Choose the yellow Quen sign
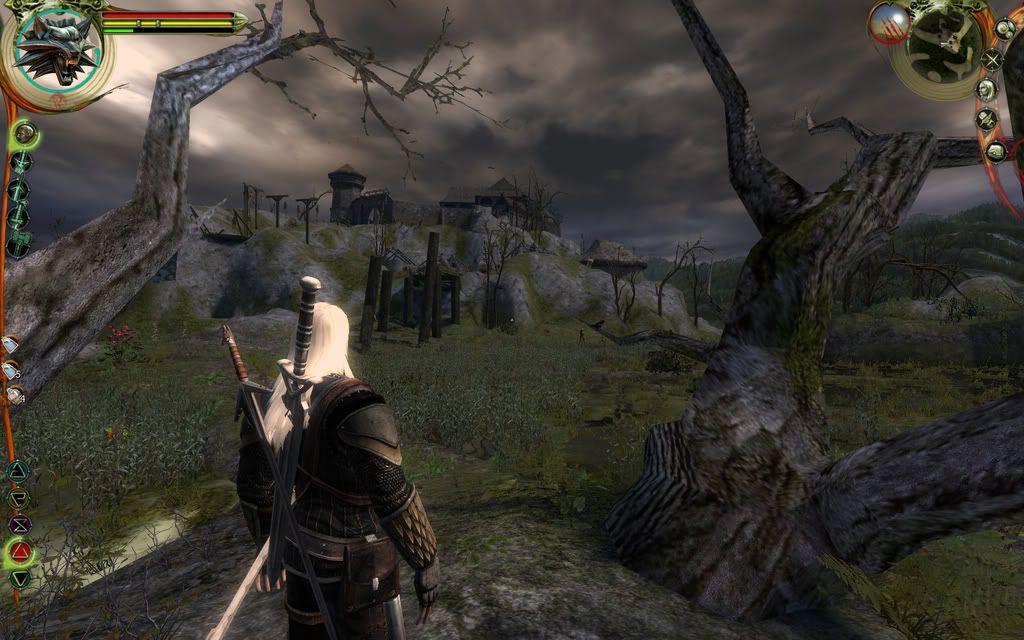1024x640 pixels. (18, 497)
